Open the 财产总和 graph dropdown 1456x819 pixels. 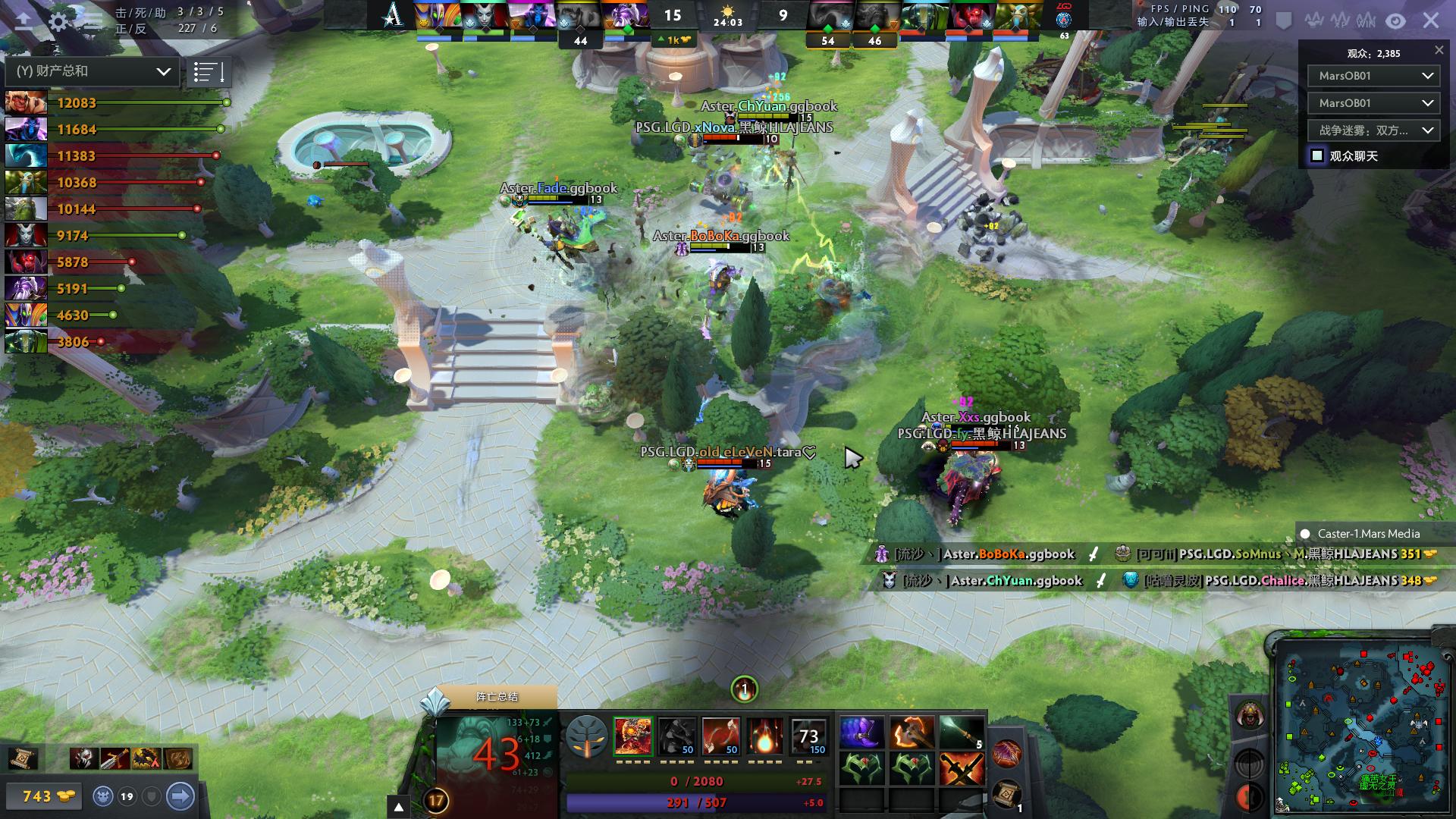pos(92,71)
